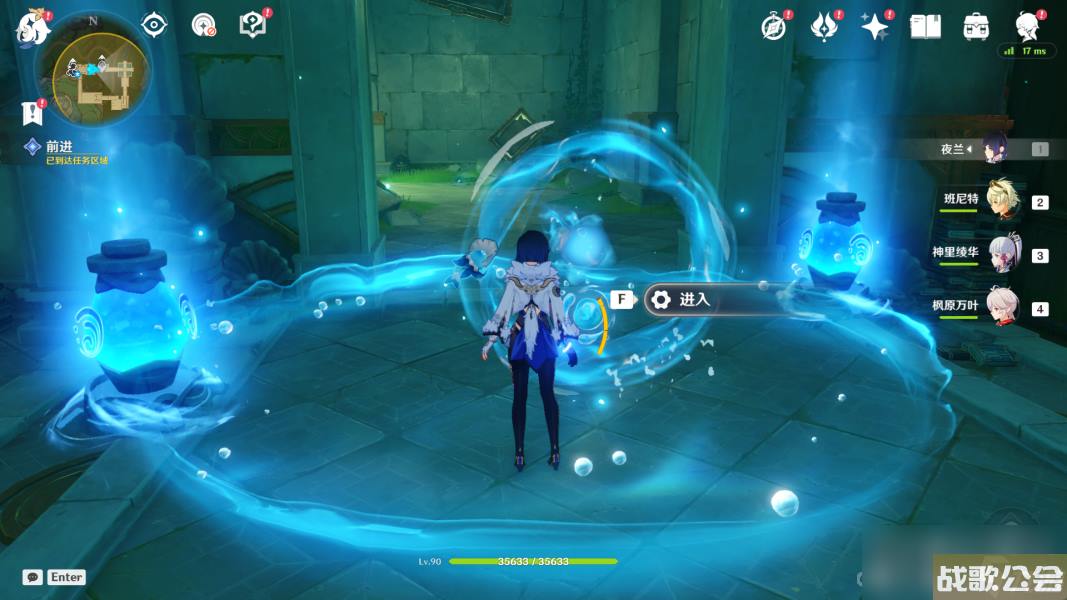The width and height of the screenshot is (1067, 600).
Task: Open the tutorial book icon with question mark
Action: coord(253,25)
